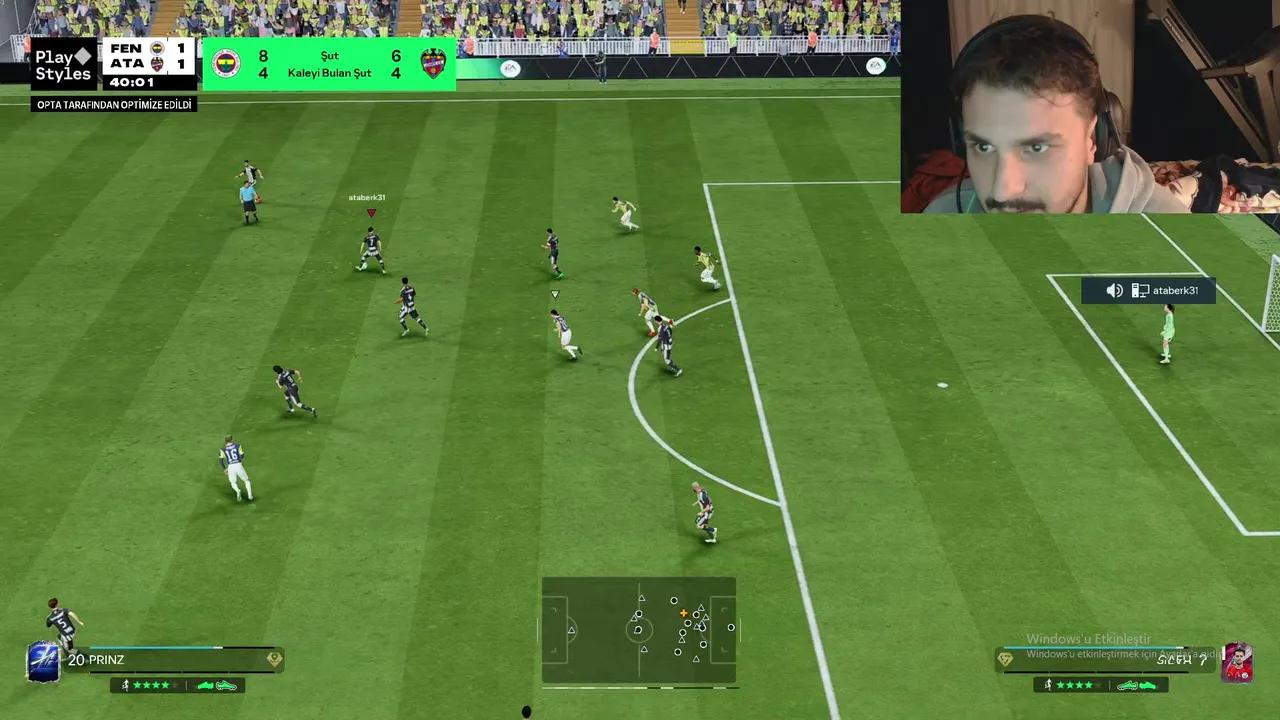Click the running player skill icon next to the stars
The image size is (1280, 720).
point(126,685)
